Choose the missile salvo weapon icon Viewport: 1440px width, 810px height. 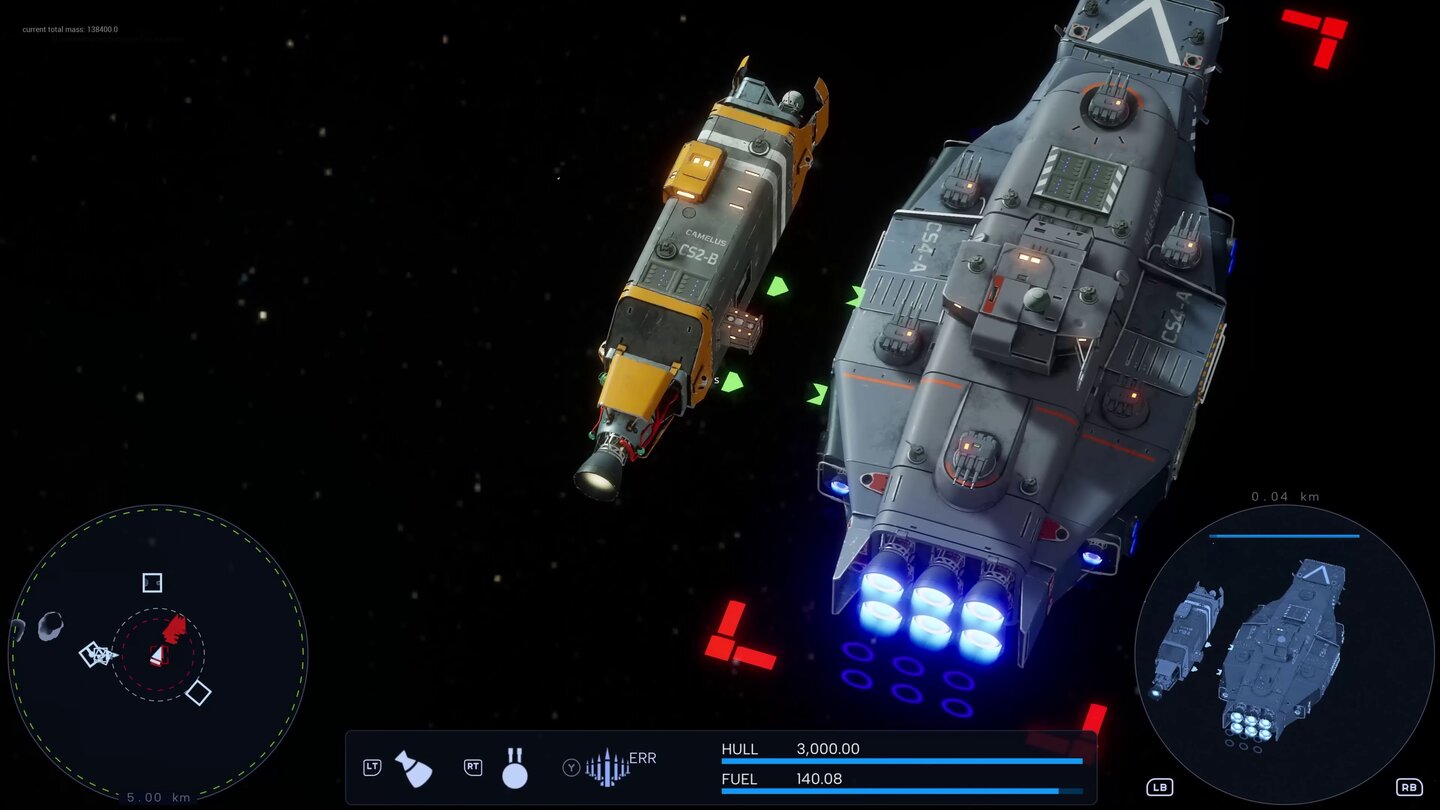(608, 767)
